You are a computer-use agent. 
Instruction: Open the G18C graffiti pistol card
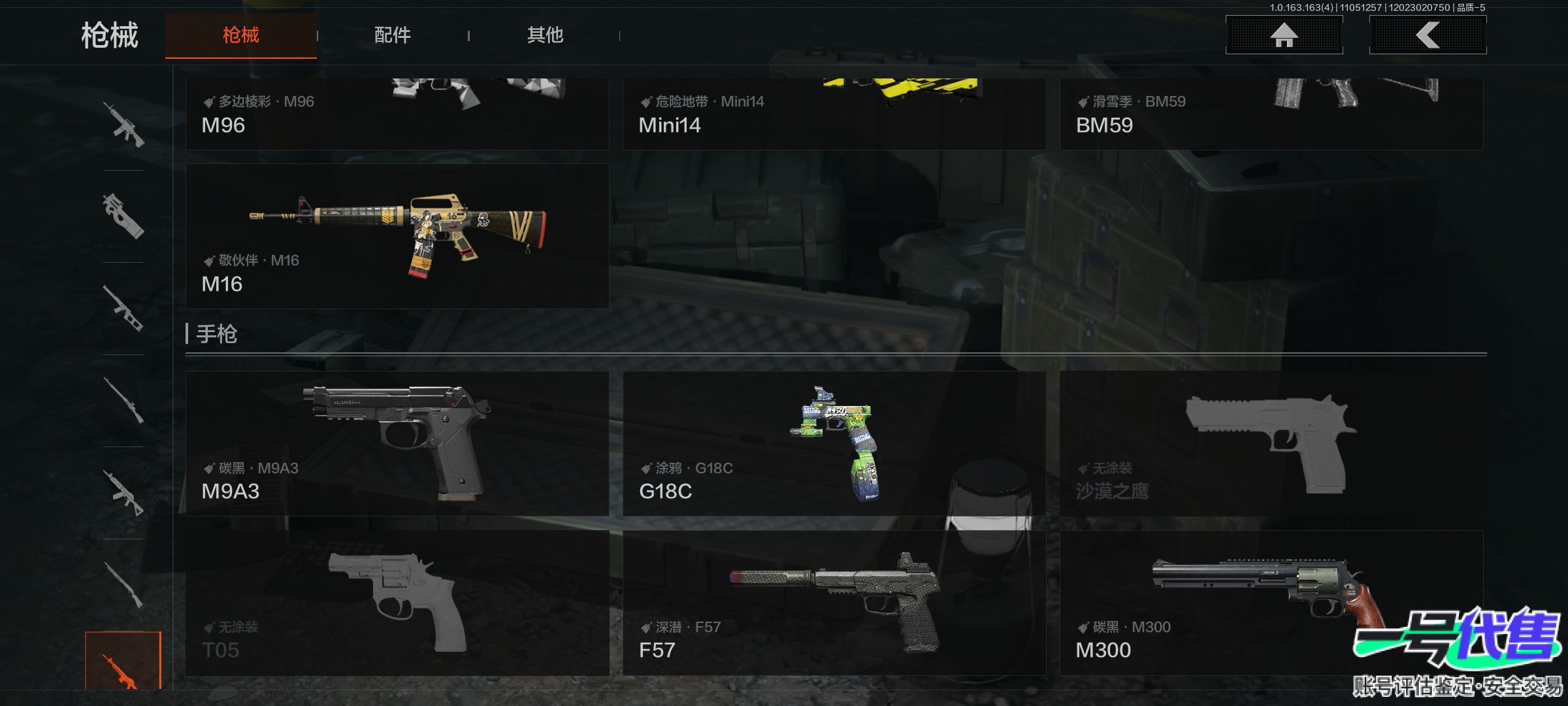point(834,443)
